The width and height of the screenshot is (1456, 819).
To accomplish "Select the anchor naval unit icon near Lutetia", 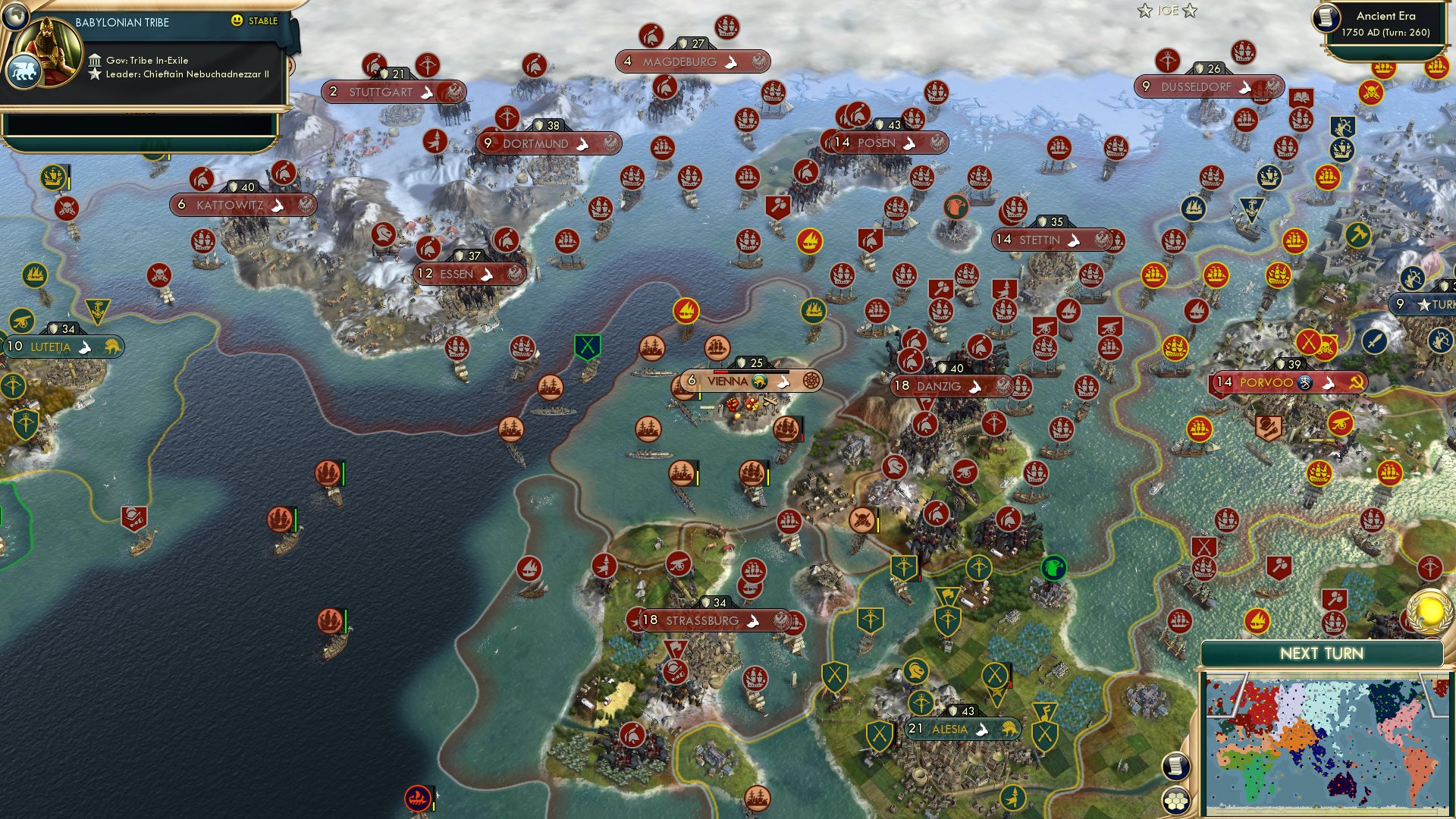I will [97, 312].
